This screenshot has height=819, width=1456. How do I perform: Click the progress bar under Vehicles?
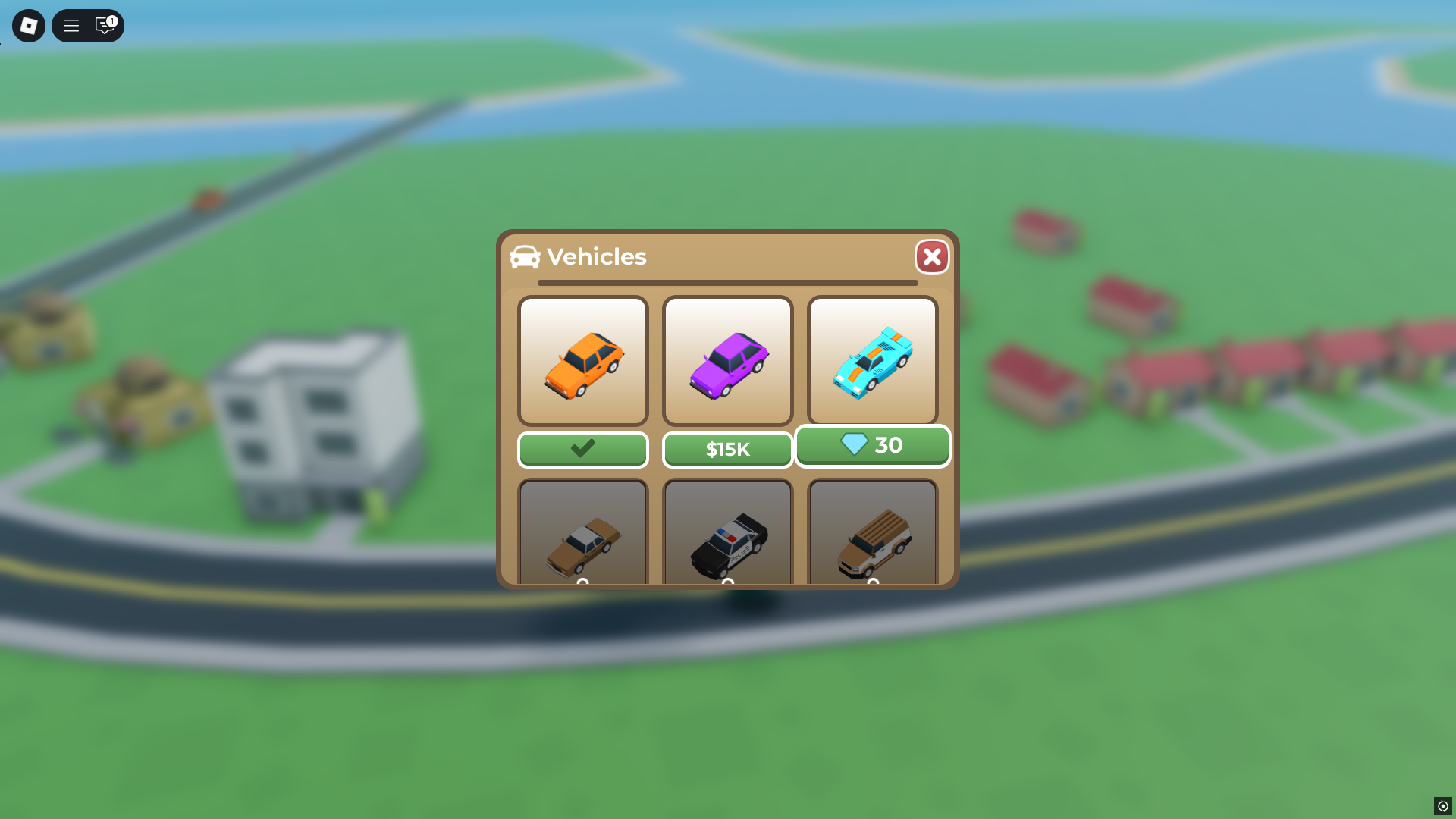pyautogui.click(x=727, y=282)
